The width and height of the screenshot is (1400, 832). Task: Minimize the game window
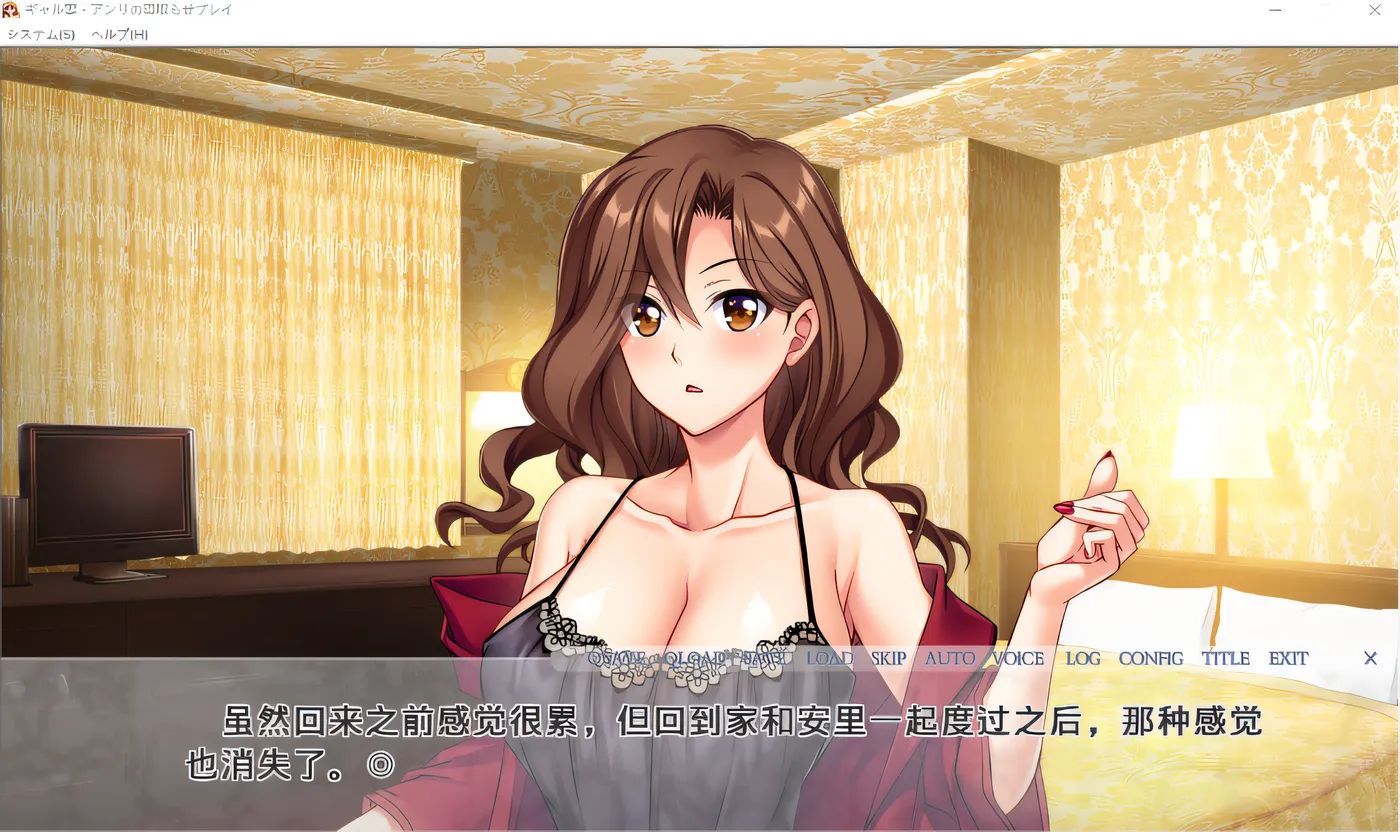pos(1274,10)
